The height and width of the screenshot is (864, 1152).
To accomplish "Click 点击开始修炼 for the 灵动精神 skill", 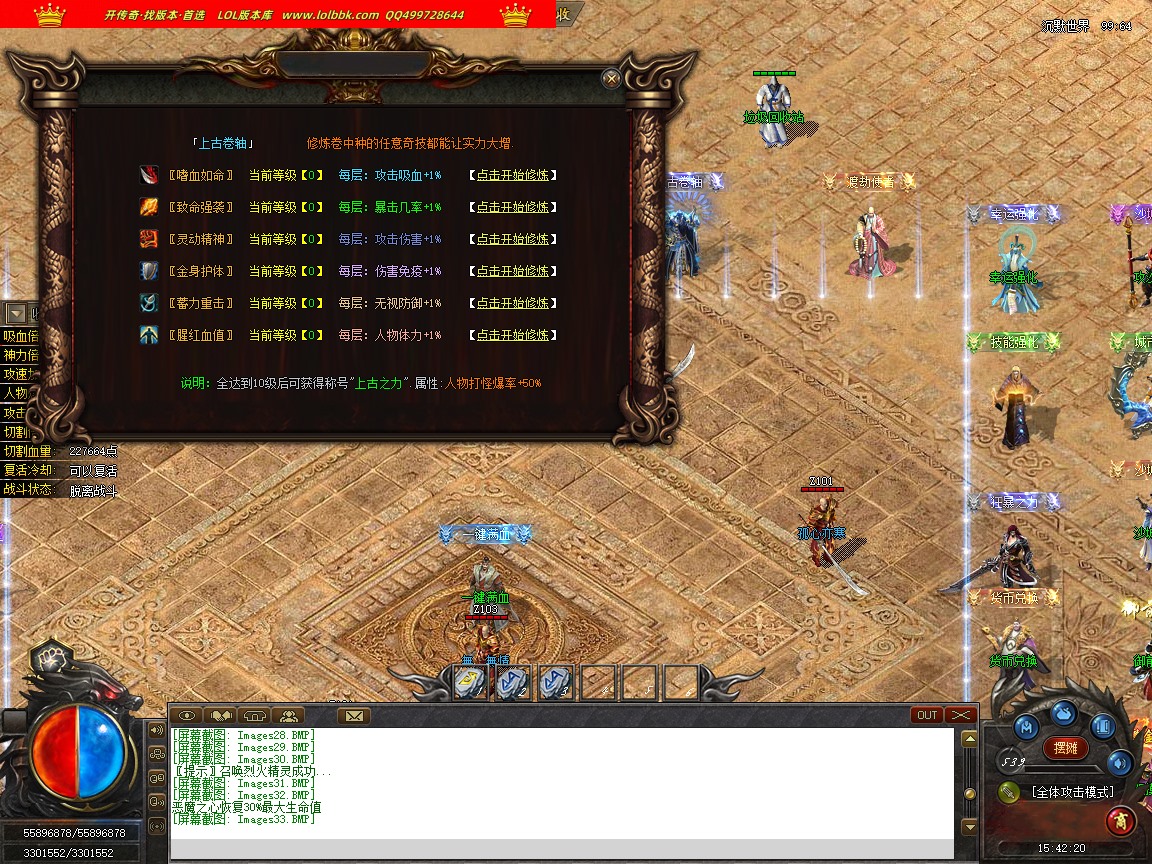I will (512, 239).
